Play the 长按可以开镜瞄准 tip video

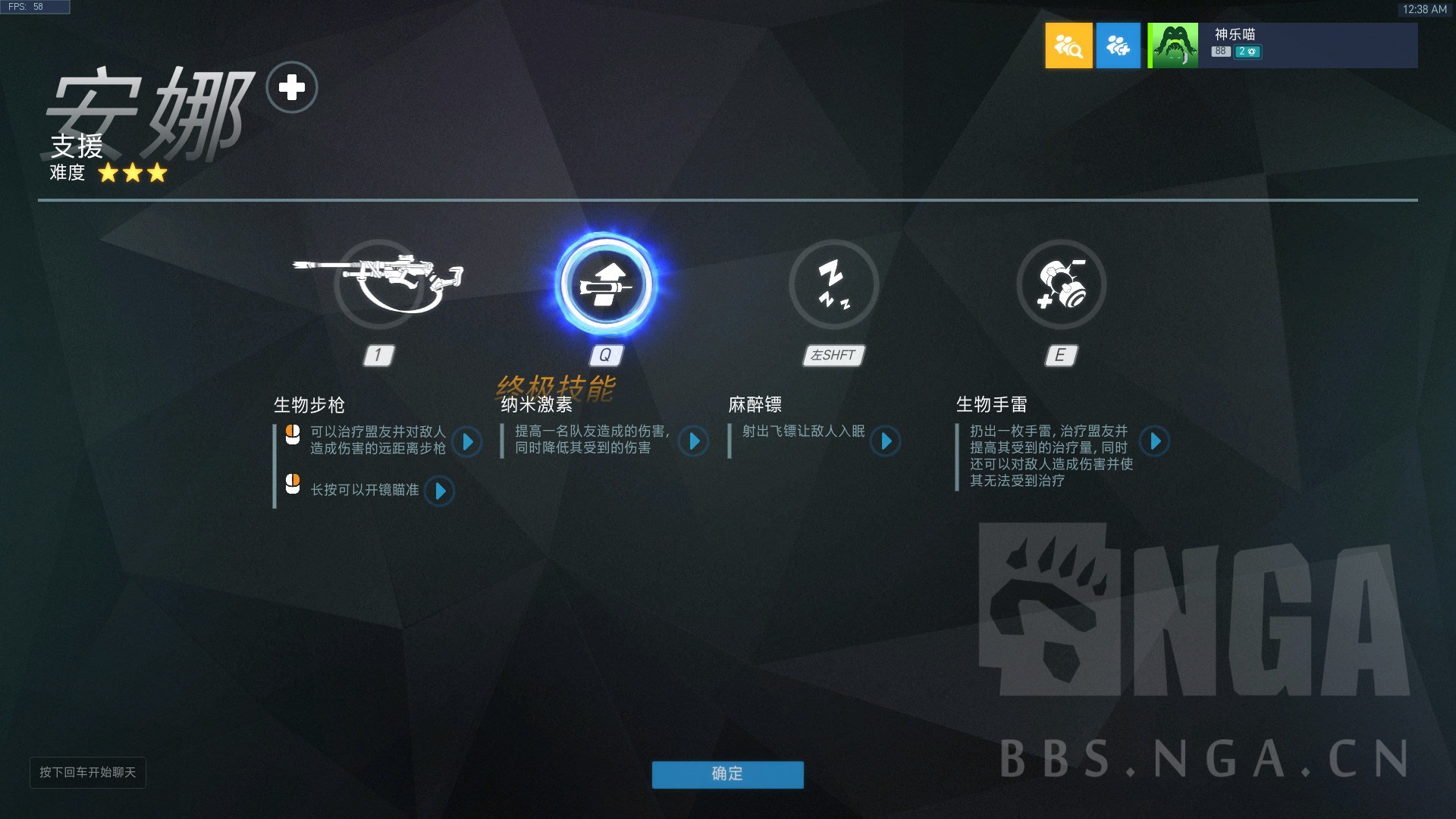(438, 491)
